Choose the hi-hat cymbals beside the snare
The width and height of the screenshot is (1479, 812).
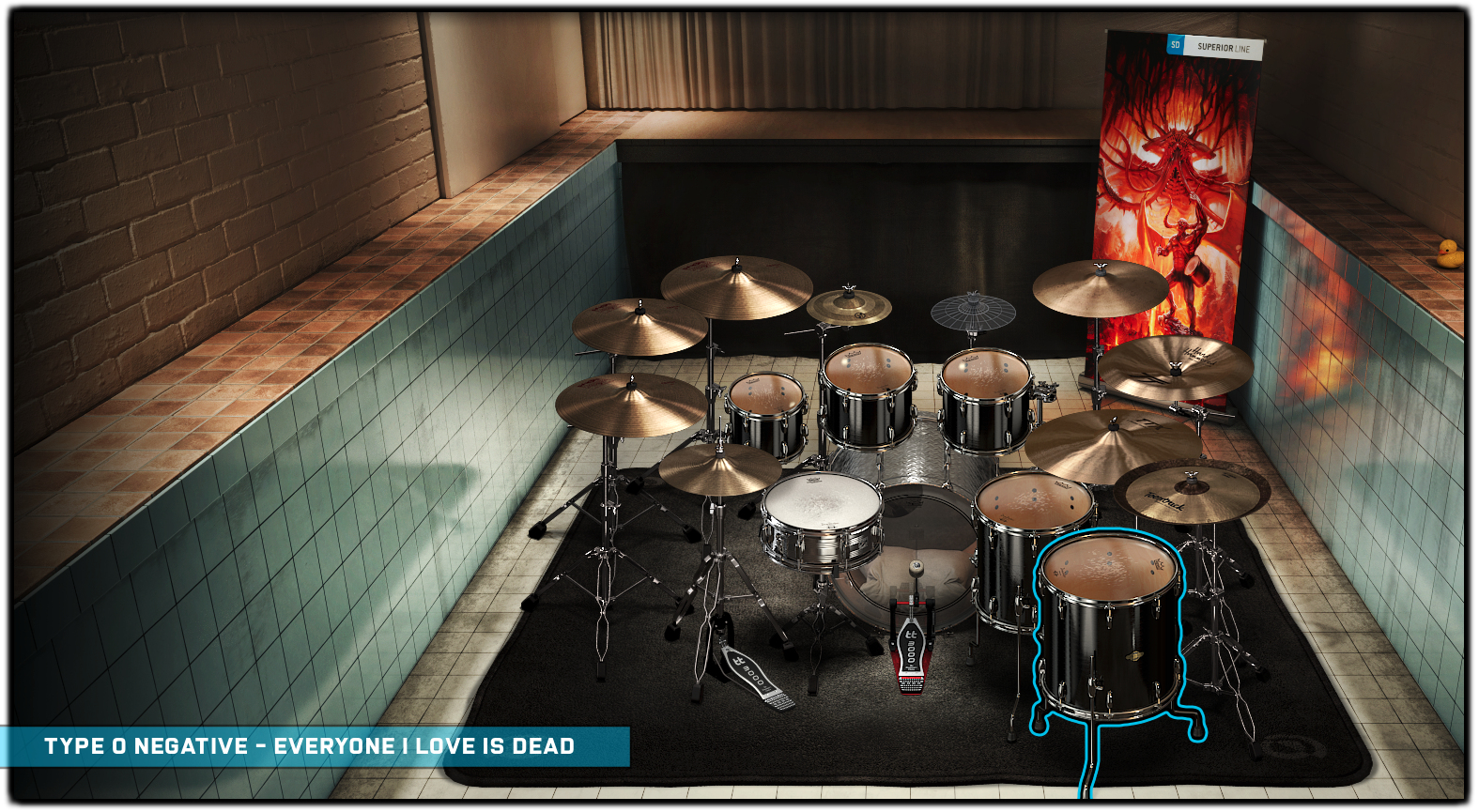click(x=719, y=467)
